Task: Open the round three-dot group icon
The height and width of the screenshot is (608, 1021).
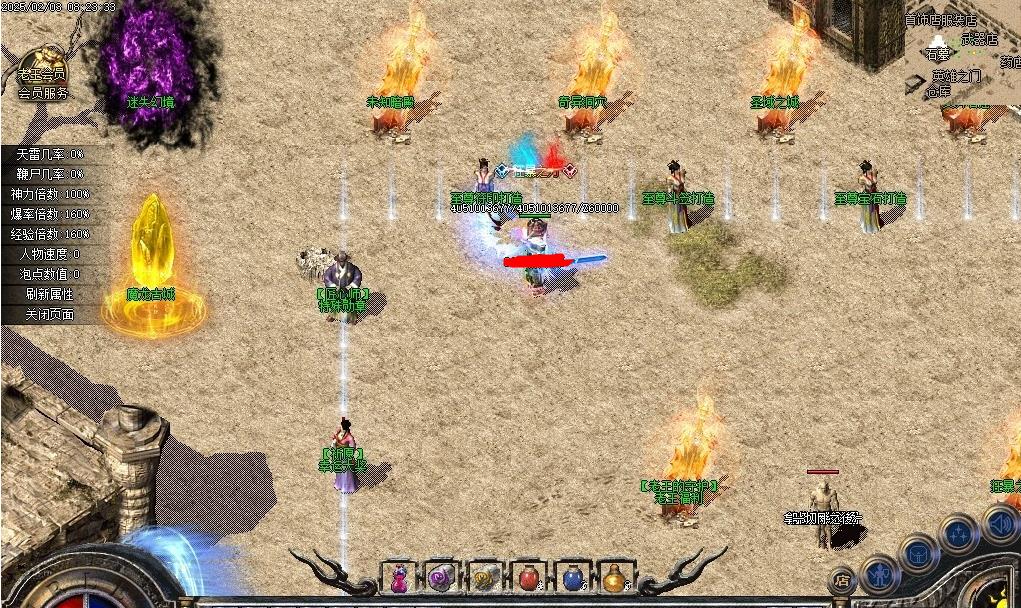Action: [x=959, y=534]
